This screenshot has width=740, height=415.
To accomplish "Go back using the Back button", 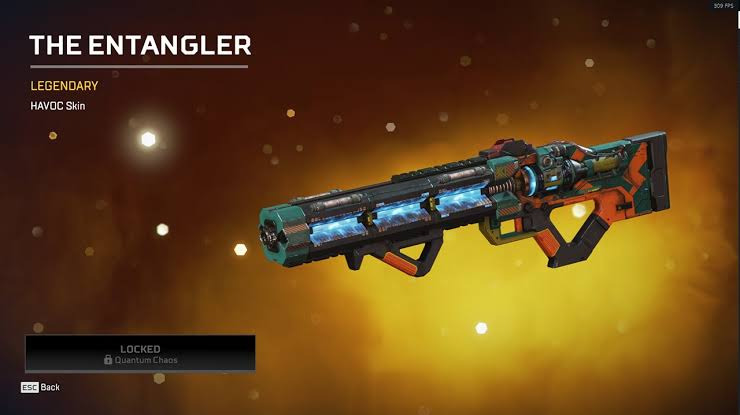I will [x=41, y=387].
